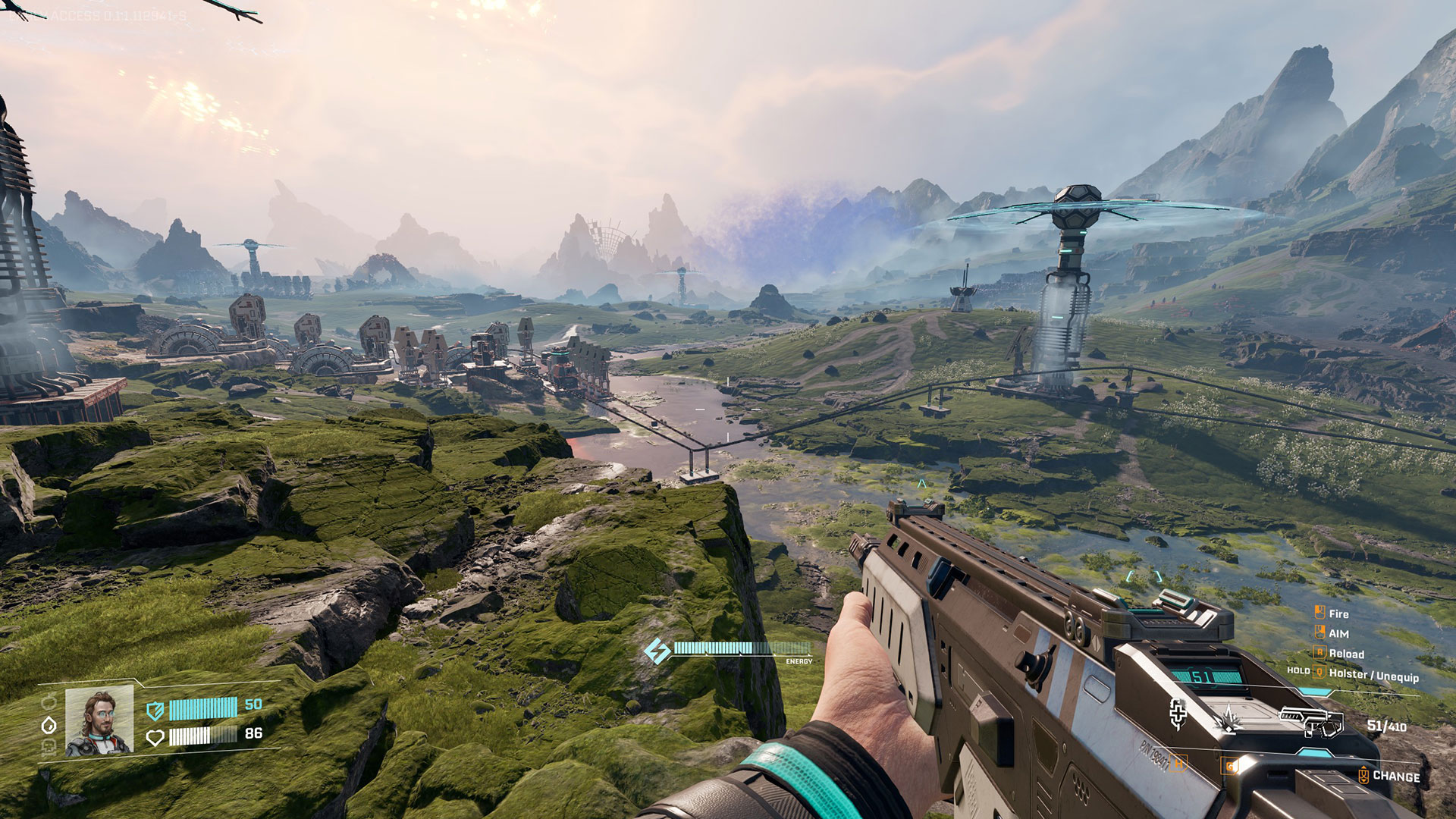Click the player character portrait
This screenshot has height=819, width=1456.
pyautogui.click(x=99, y=721)
